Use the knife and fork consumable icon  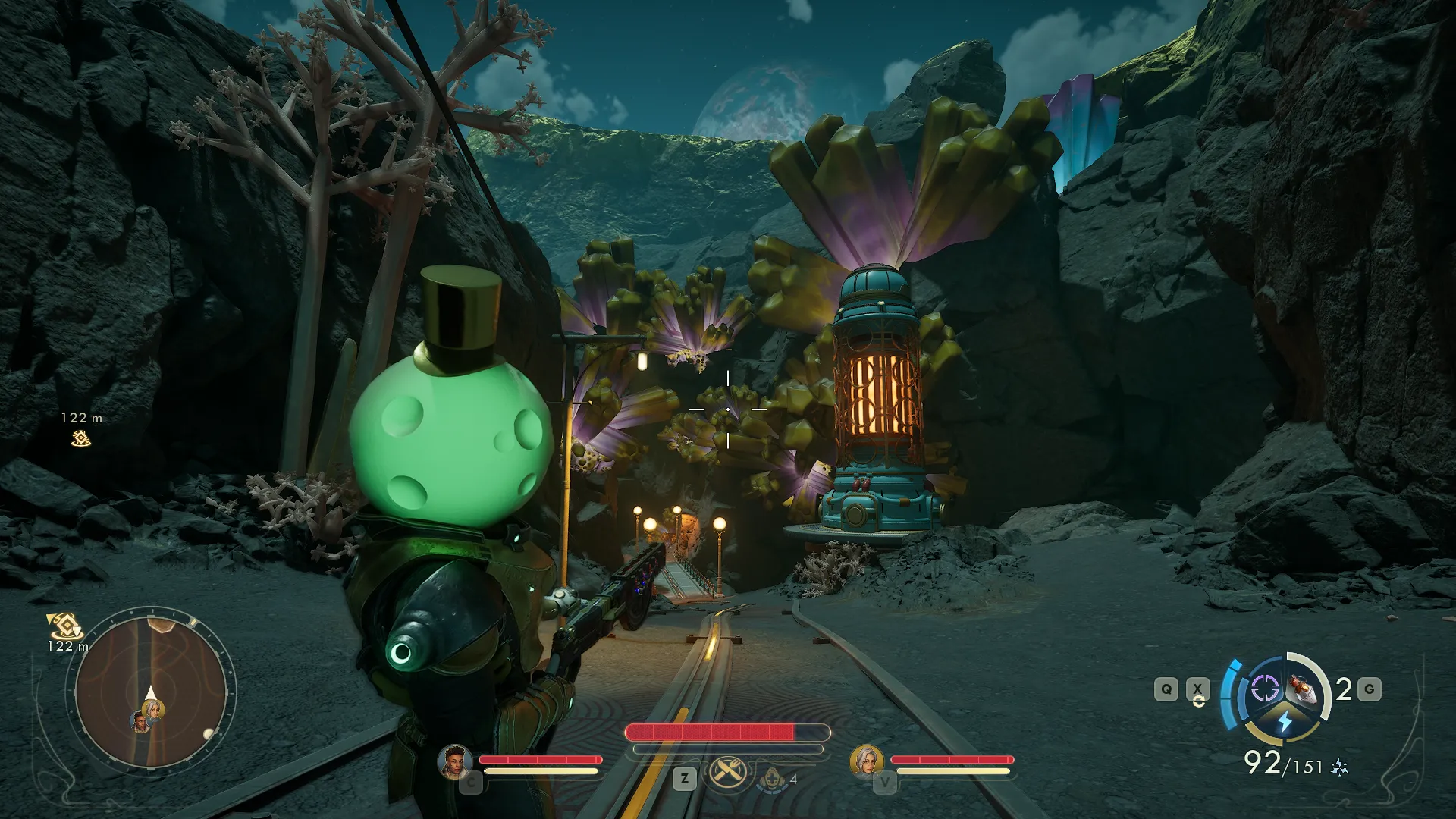(728, 773)
